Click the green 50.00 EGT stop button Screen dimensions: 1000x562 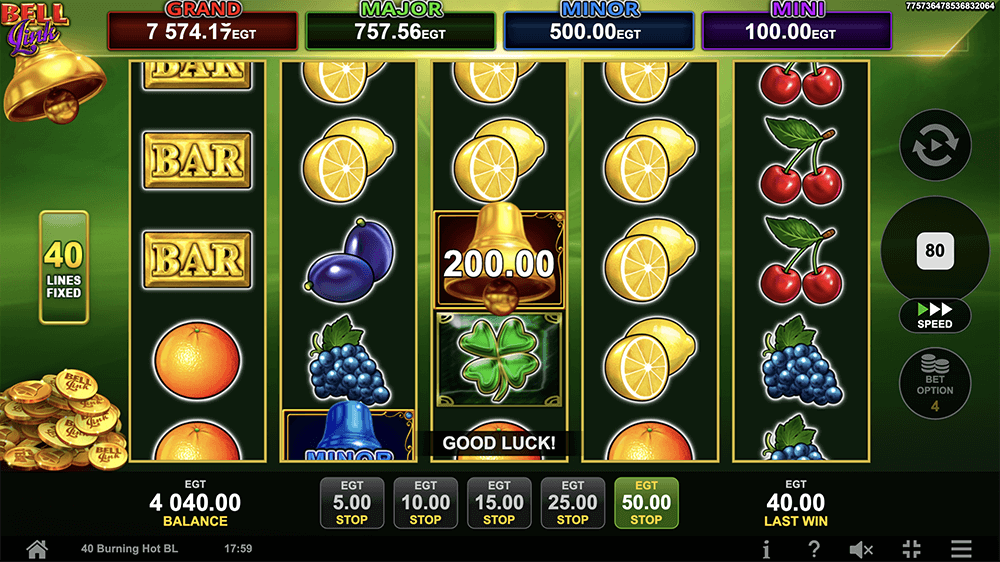(x=646, y=502)
